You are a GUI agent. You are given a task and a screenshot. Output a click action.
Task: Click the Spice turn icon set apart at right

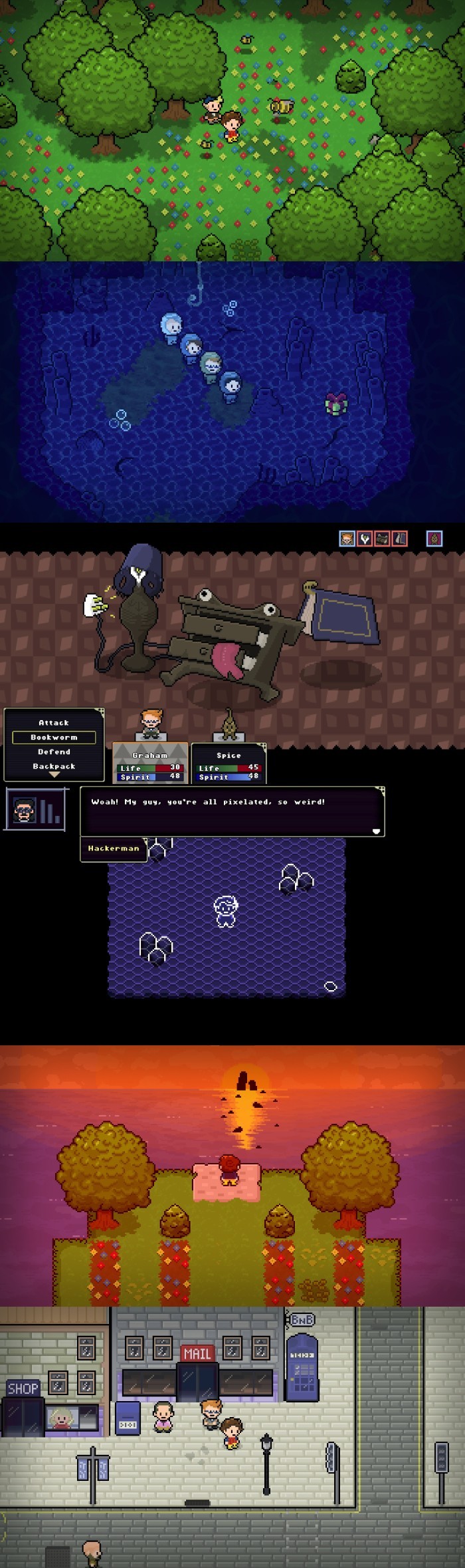(434, 538)
